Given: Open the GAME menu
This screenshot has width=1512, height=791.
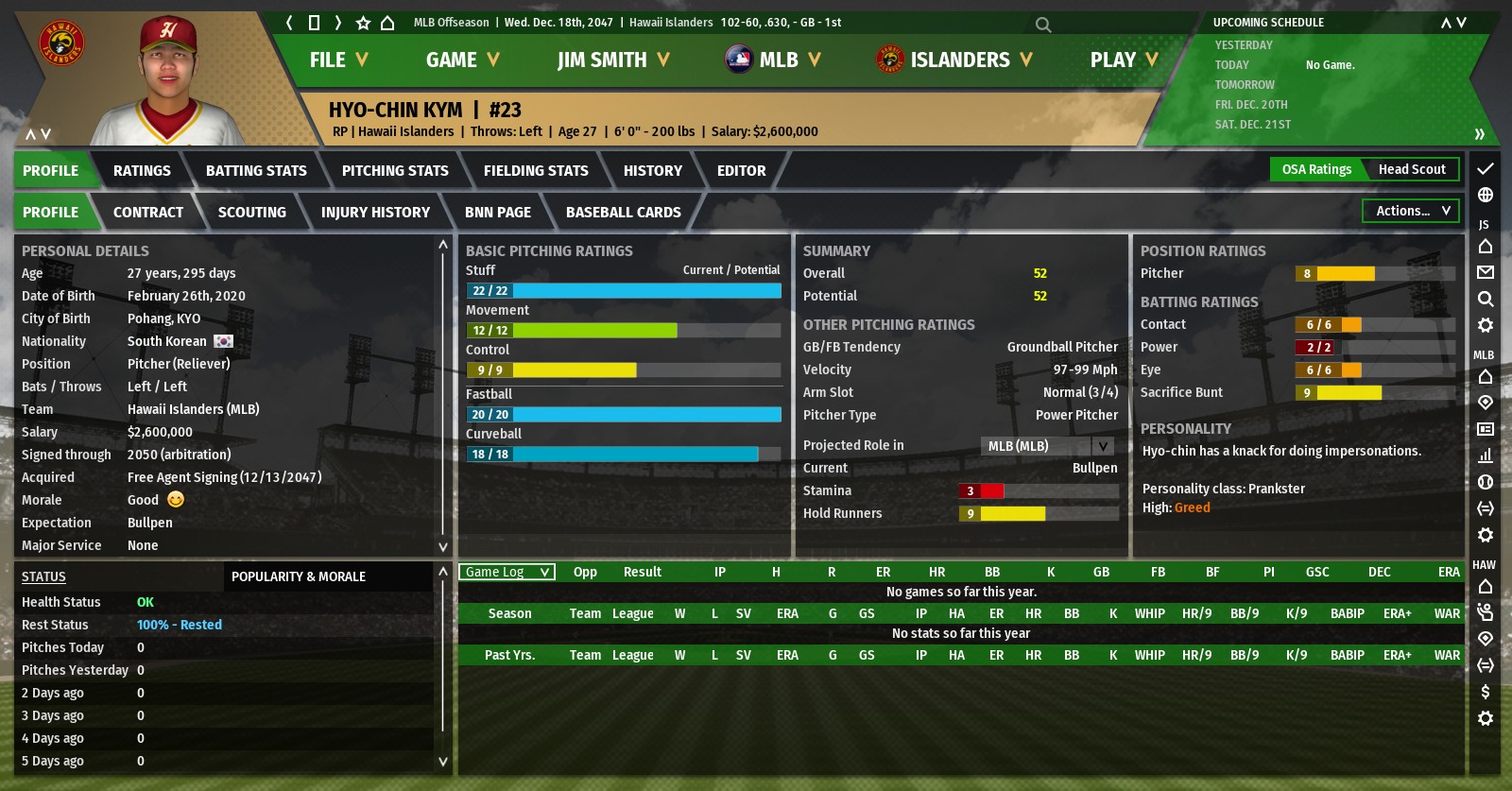Looking at the screenshot, I should click(x=461, y=60).
